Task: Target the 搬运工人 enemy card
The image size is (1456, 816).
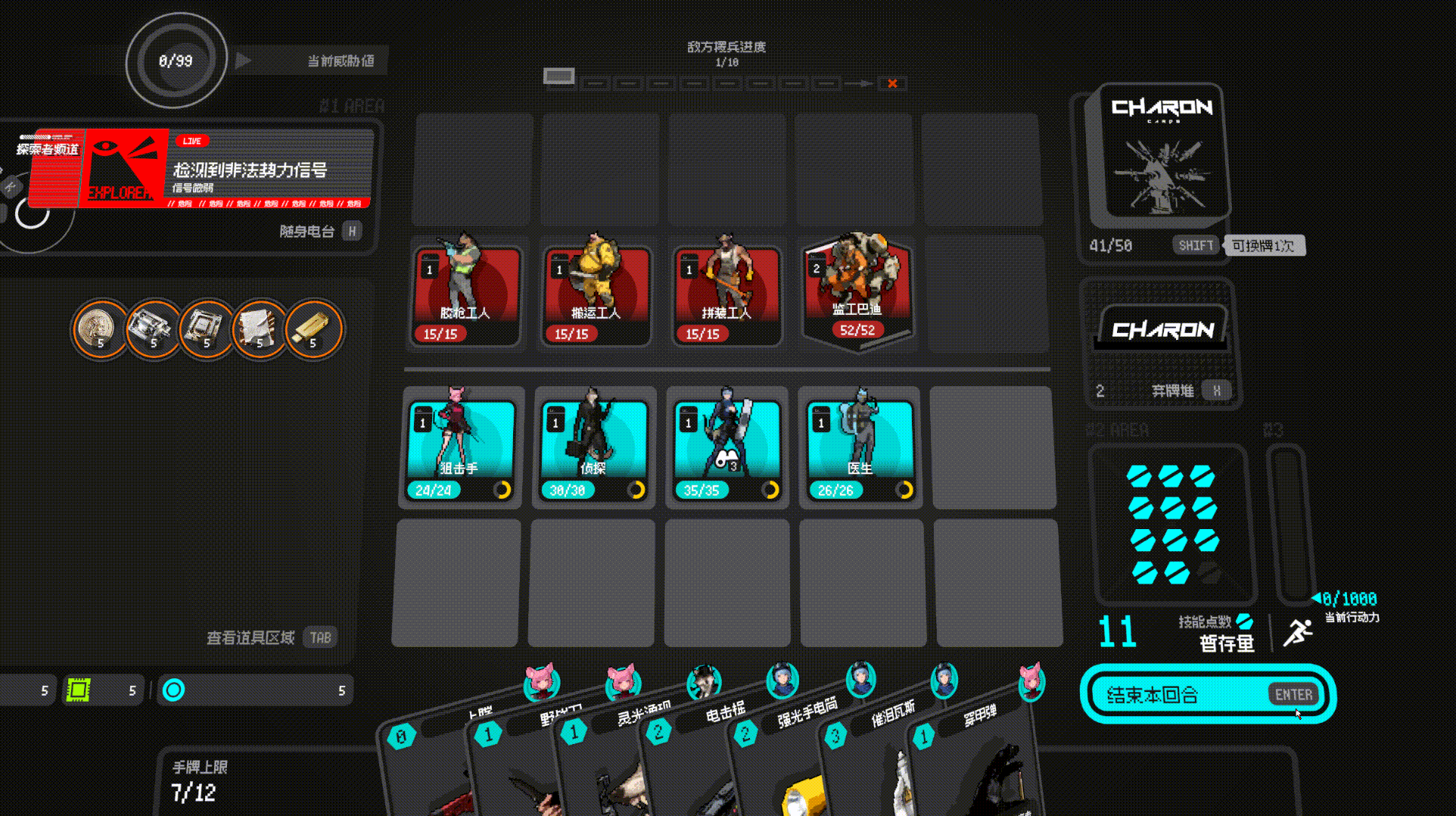Action: 596,294
